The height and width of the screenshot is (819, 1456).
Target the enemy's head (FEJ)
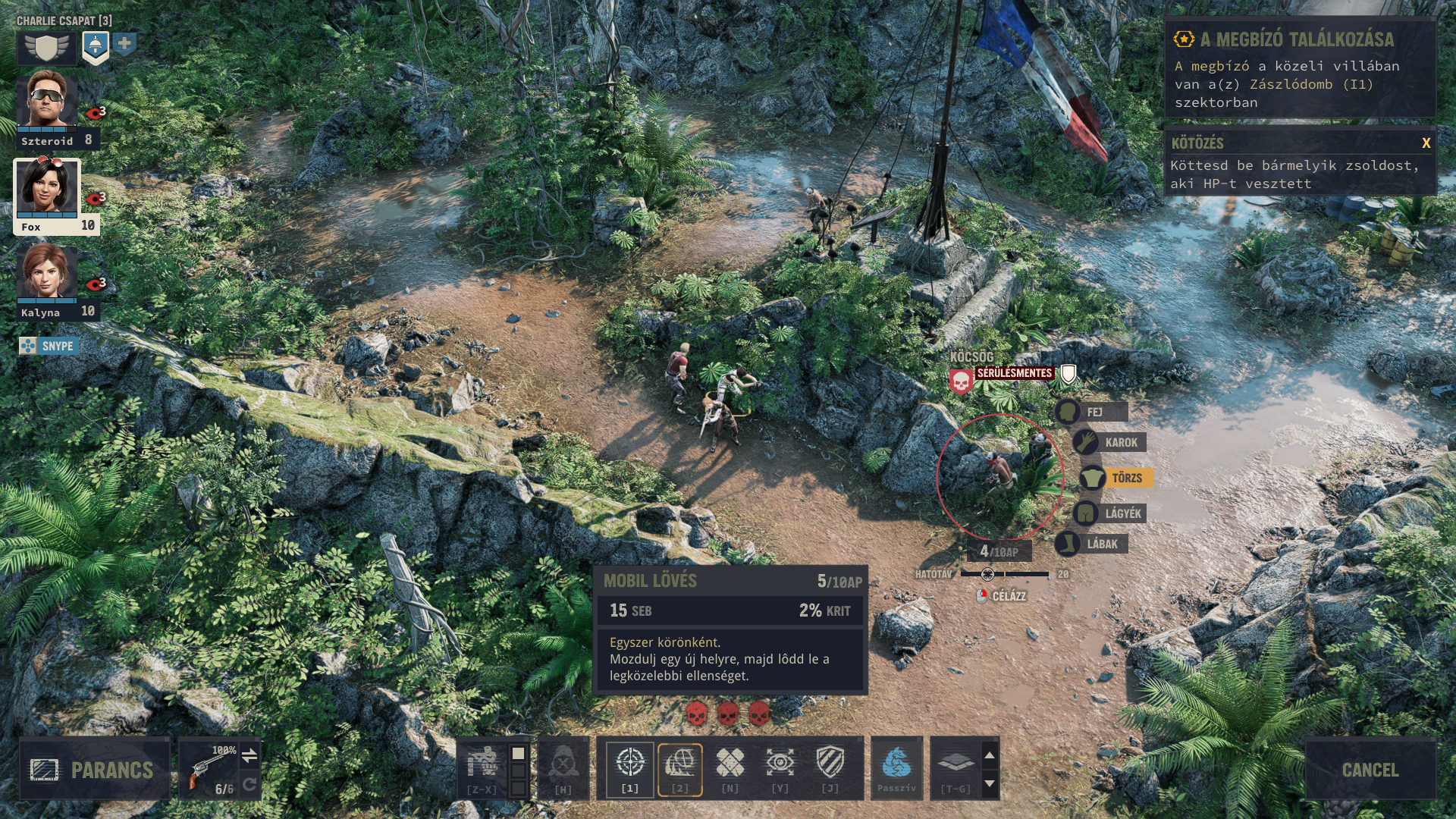1092,412
